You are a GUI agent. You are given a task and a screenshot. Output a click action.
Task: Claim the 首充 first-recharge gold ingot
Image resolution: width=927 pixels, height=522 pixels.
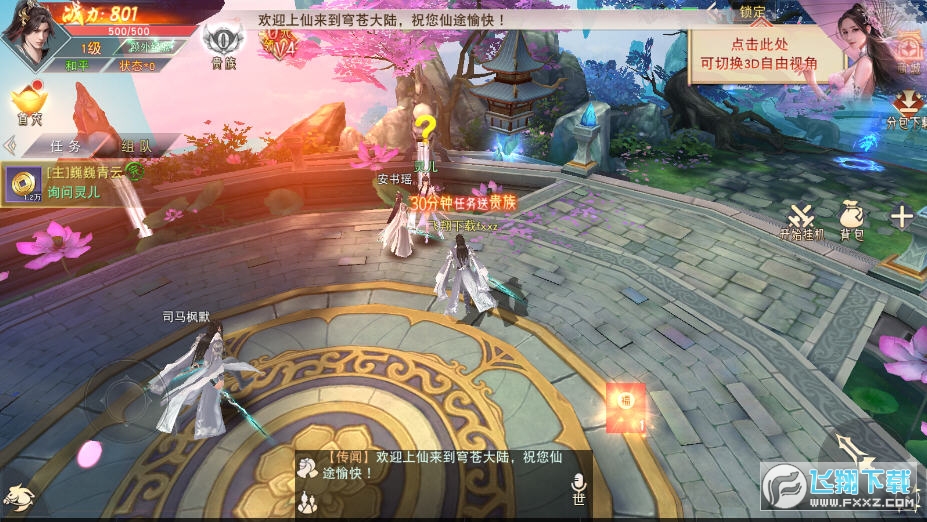pyautogui.click(x=27, y=103)
